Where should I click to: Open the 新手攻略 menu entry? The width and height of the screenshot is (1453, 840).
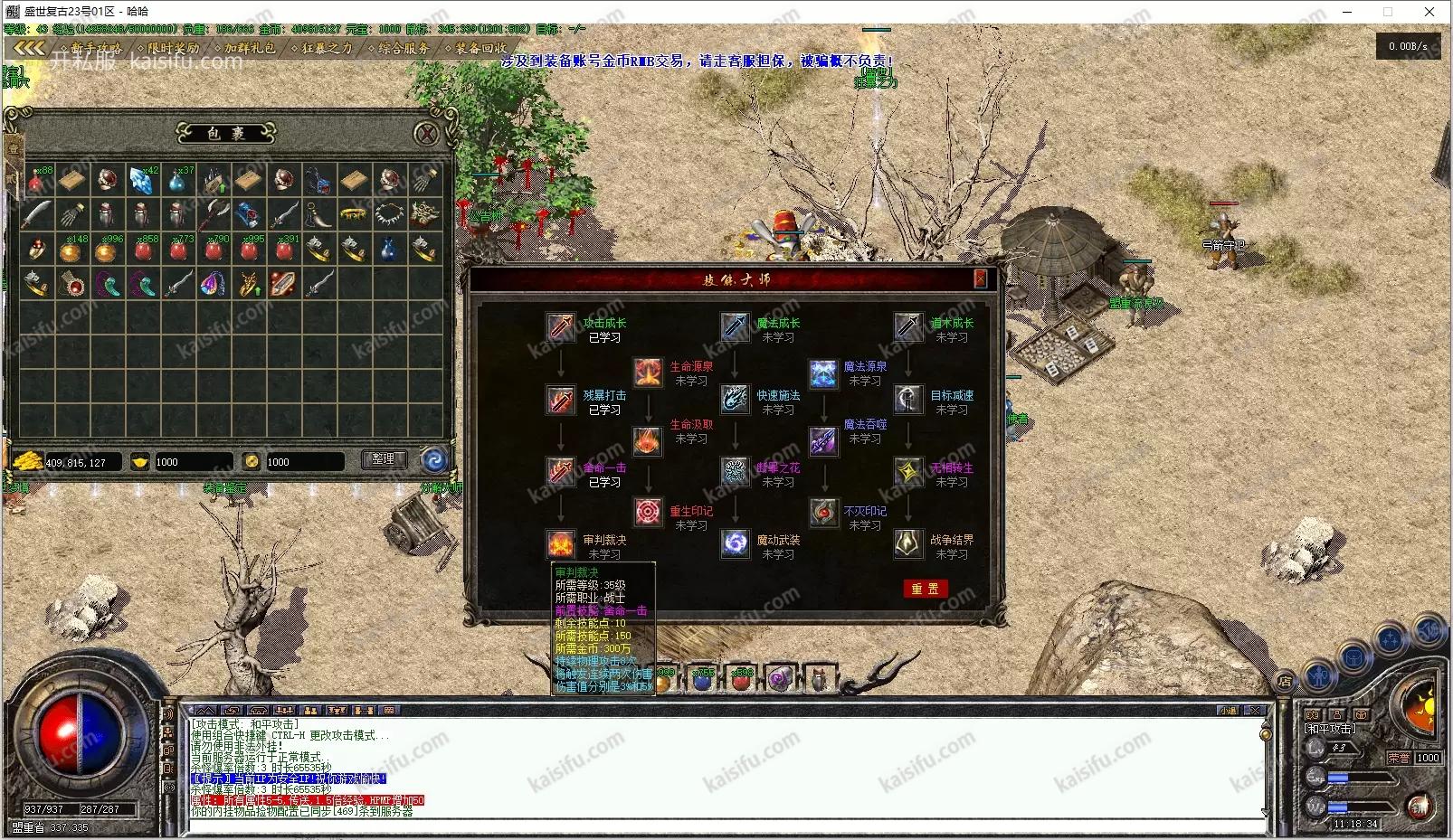coord(94,48)
